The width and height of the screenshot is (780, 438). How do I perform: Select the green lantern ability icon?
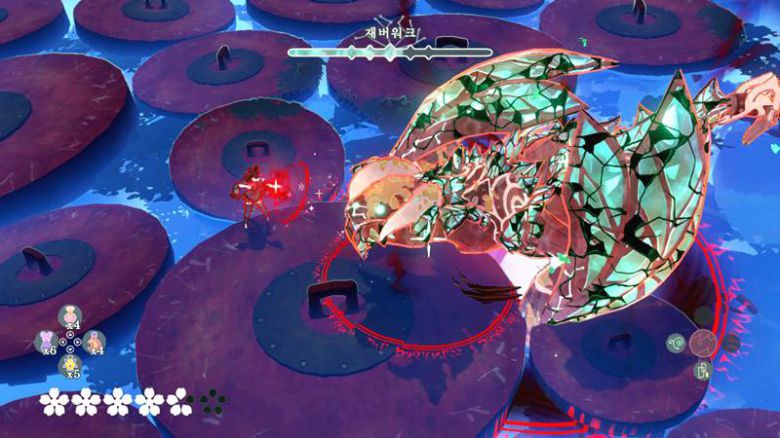point(703,370)
